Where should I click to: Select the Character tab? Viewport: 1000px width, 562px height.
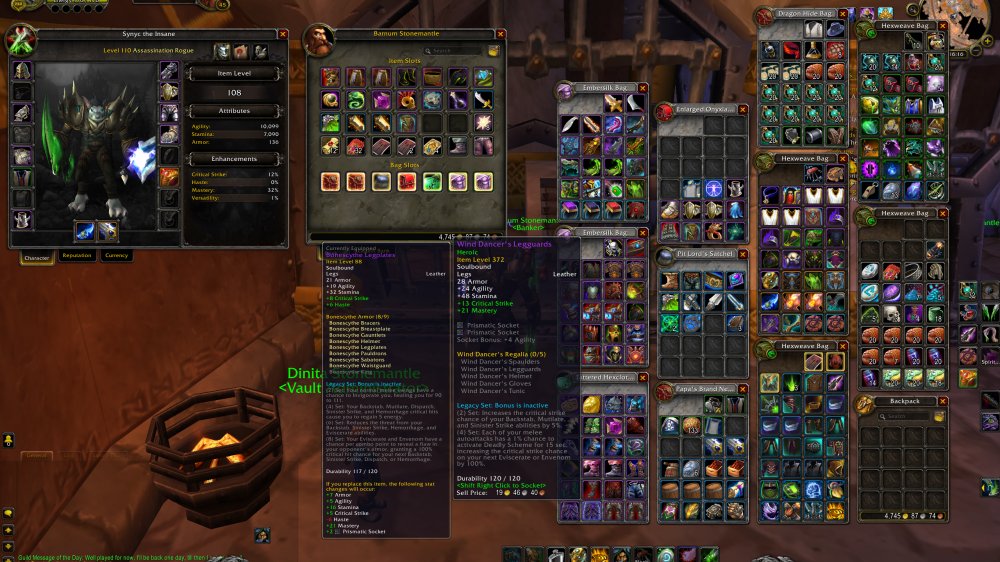click(x=36, y=255)
